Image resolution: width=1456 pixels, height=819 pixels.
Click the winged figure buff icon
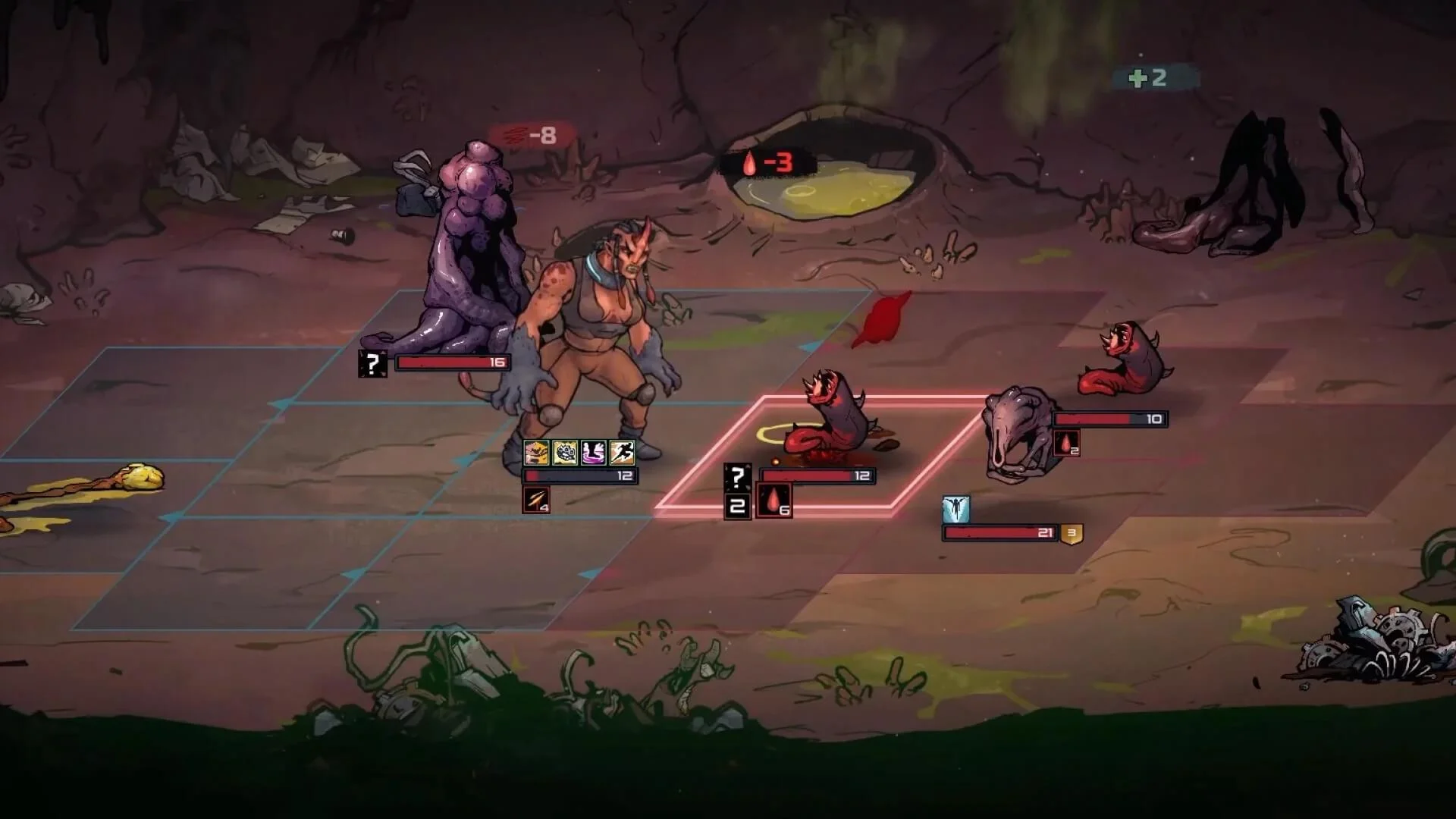(956, 510)
